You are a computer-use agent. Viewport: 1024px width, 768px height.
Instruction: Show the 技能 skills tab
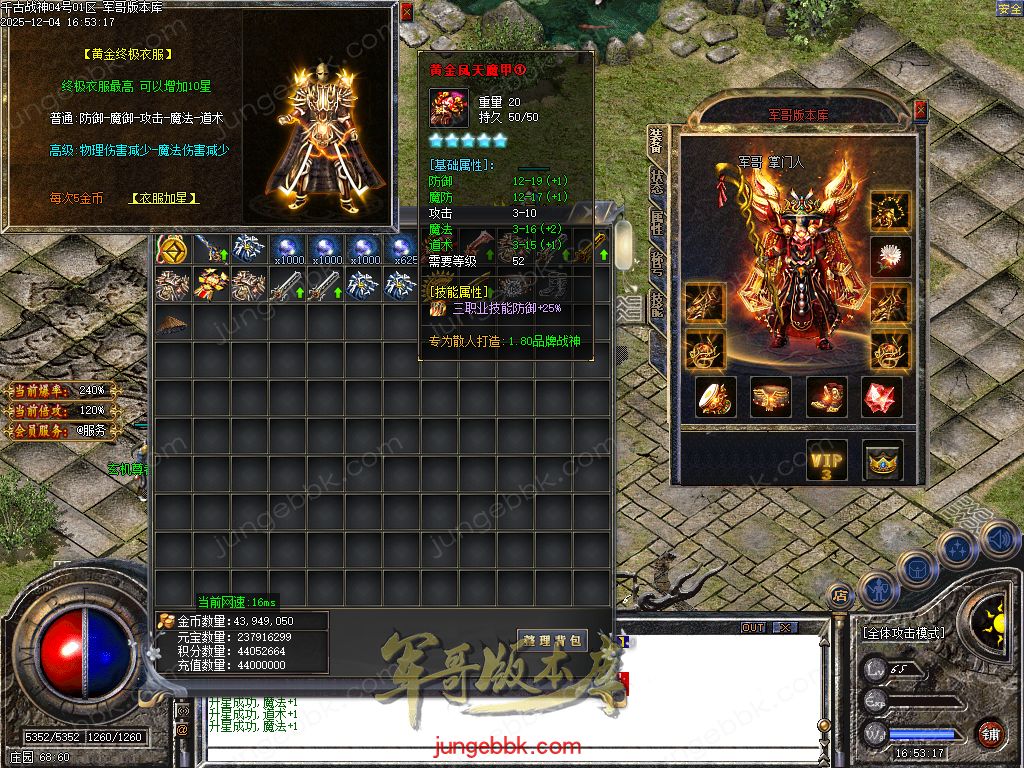[x=657, y=302]
